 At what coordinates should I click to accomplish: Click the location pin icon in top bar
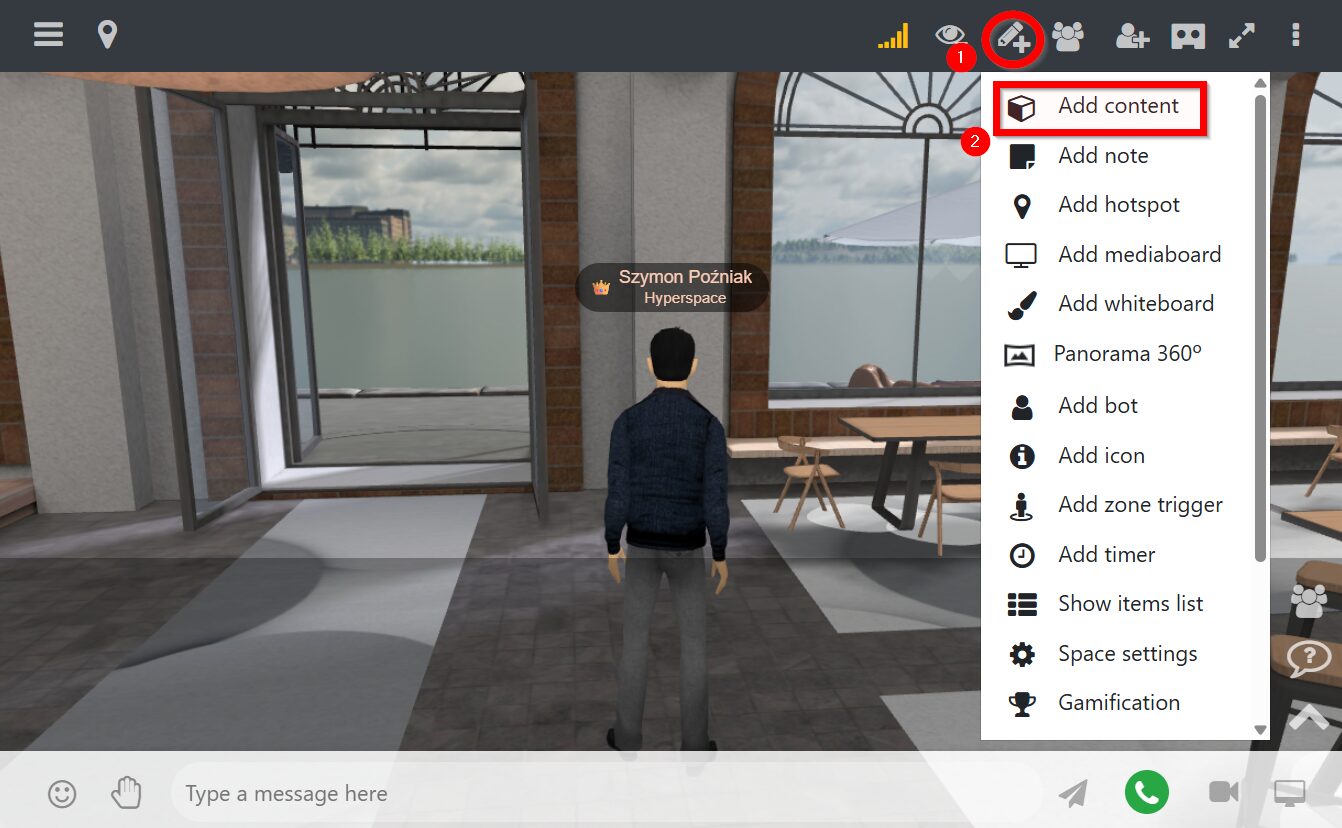(107, 35)
